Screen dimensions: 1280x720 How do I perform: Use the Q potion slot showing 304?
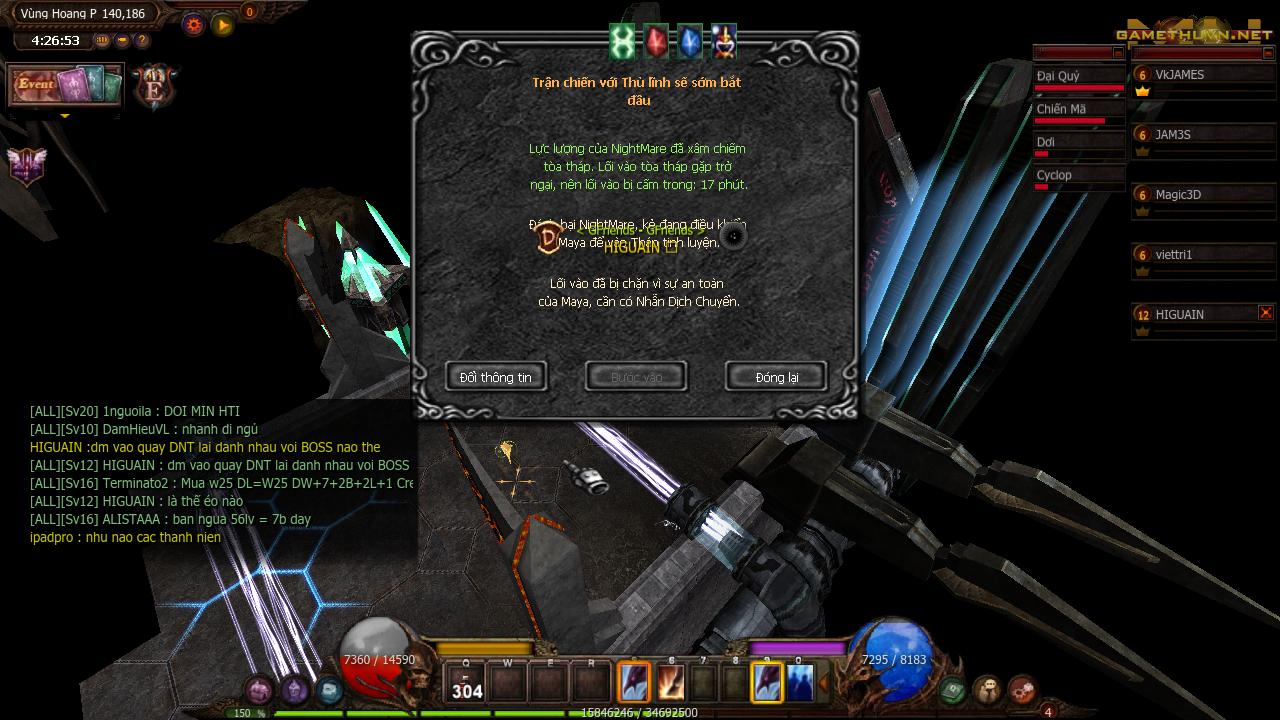point(467,683)
